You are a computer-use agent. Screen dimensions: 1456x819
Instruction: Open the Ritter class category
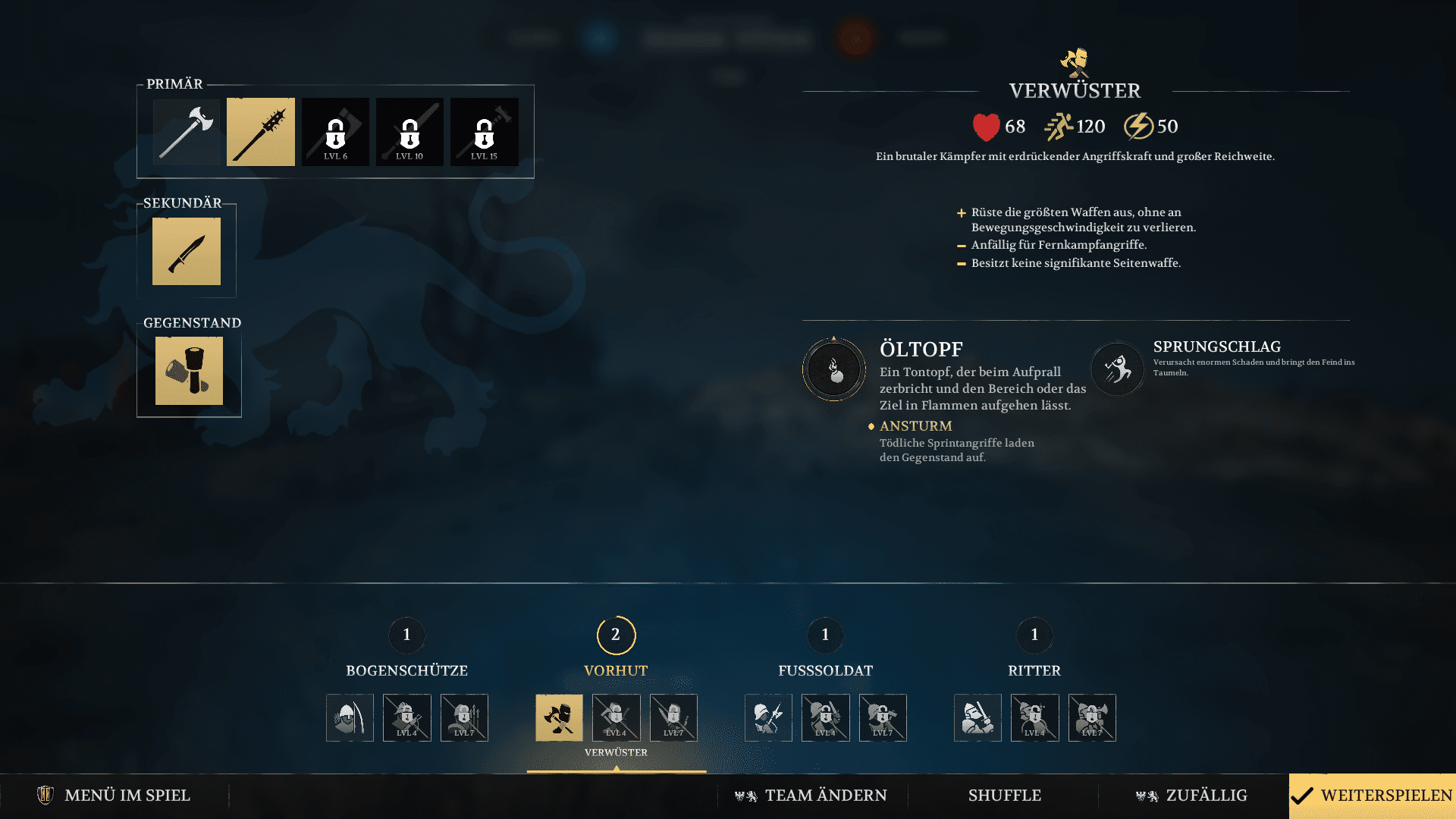(1034, 670)
